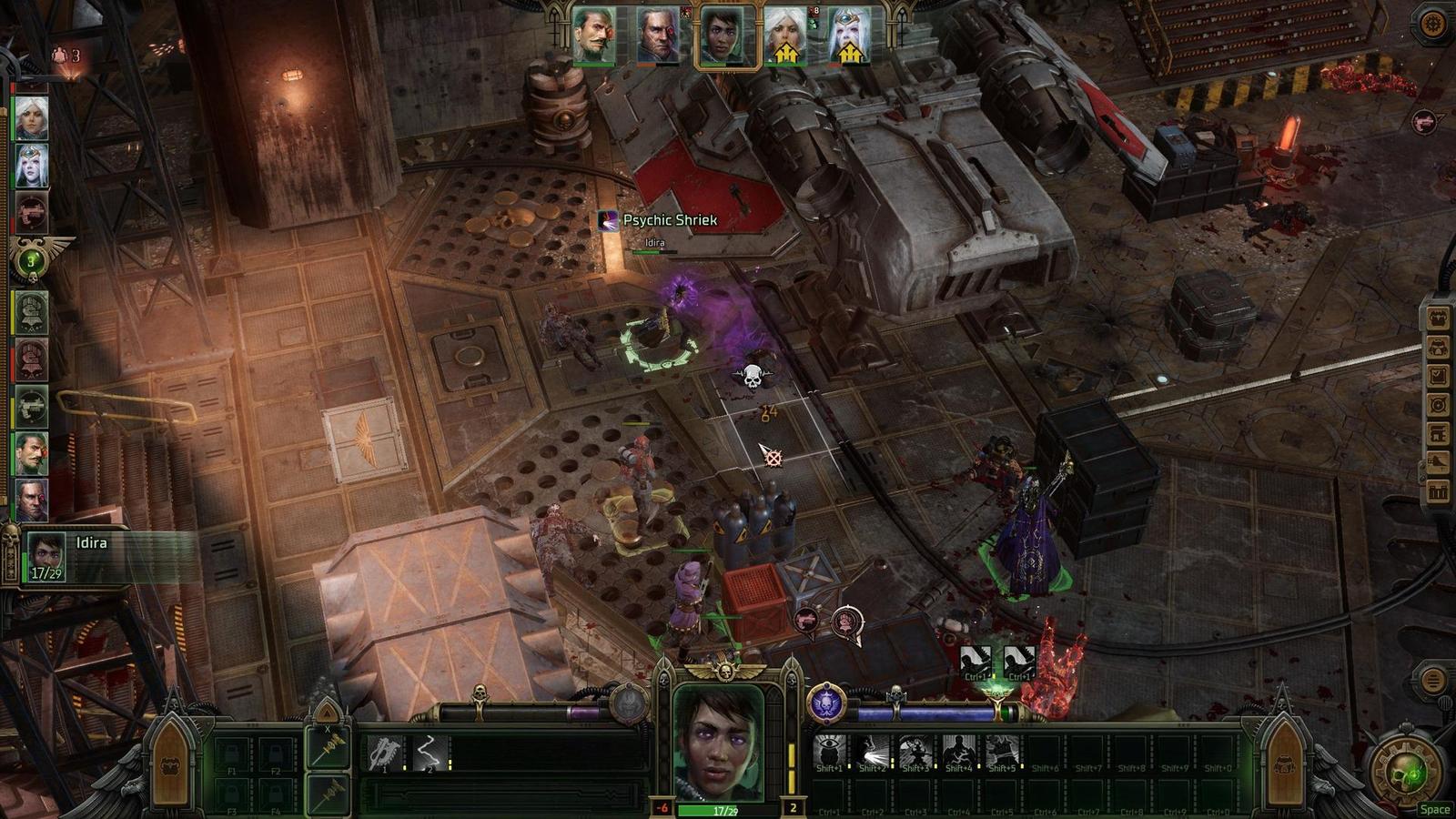Click the mustached man in turn order
Viewport: 1456px width, 819px height.
pos(31,453)
